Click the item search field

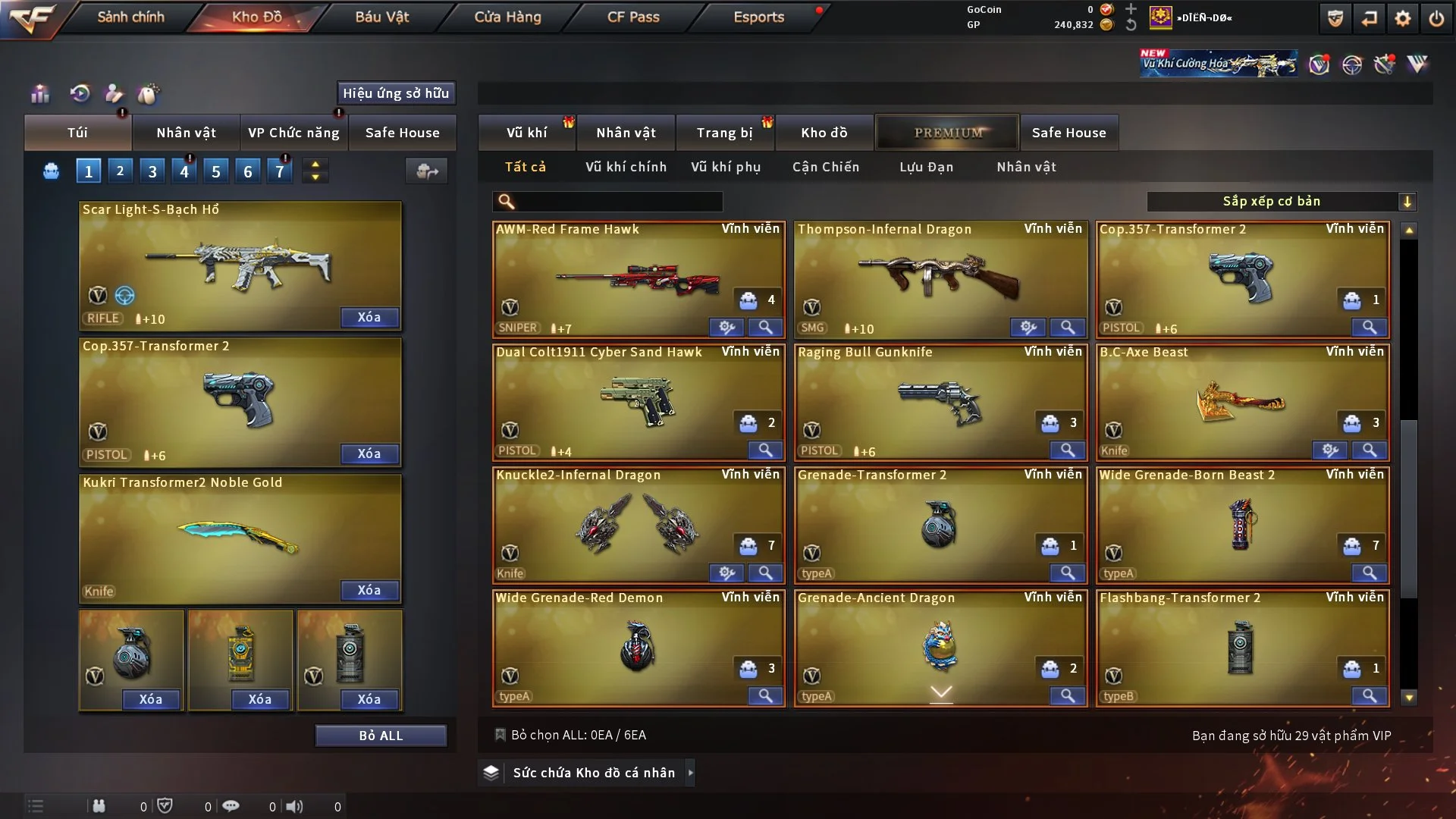click(x=618, y=201)
